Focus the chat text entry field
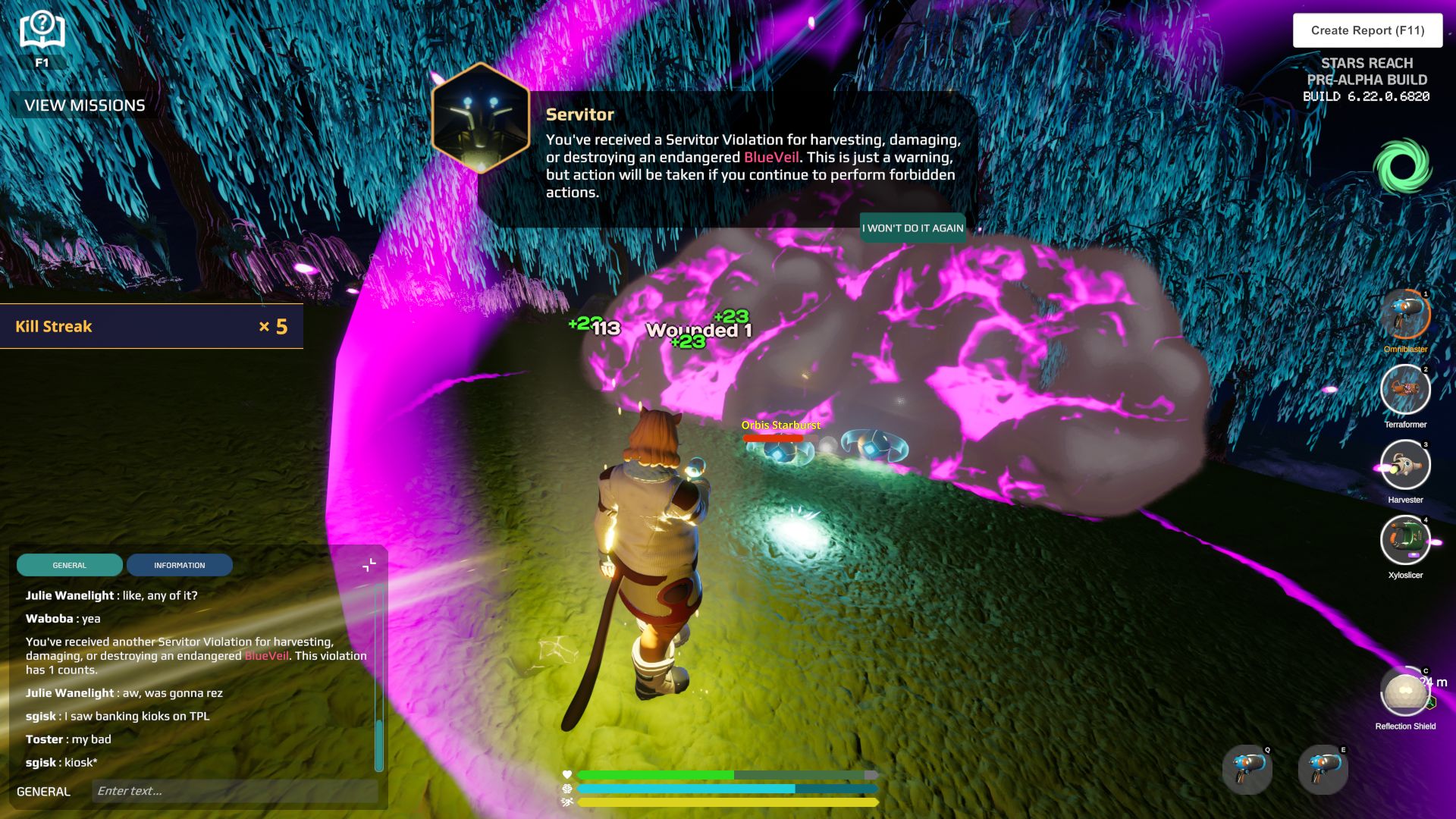This screenshot has height=819, width=1456. click(x=235, y=791)
